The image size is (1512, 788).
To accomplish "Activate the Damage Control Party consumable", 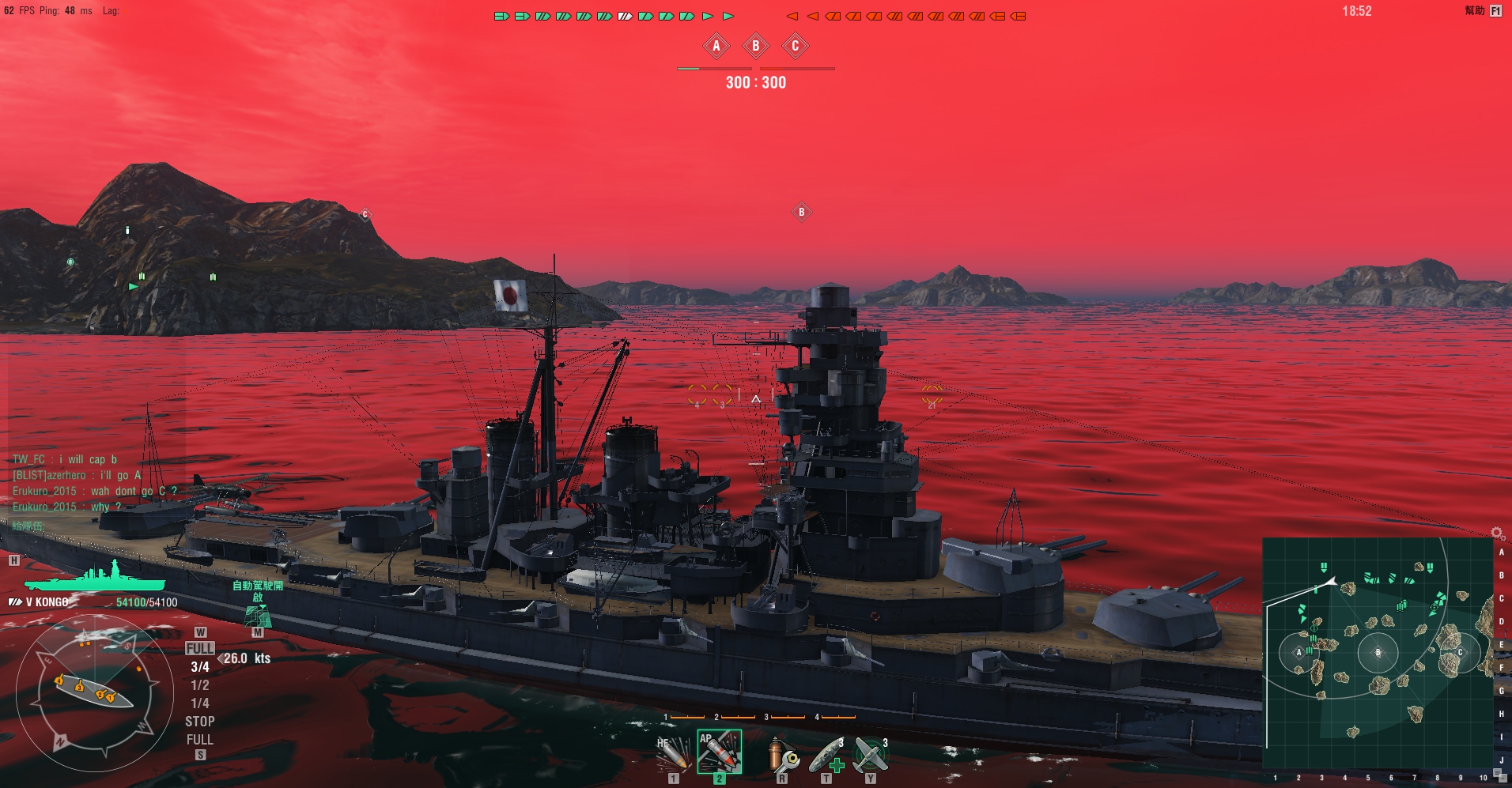I will pyautogui.click(x=781, y=754).
